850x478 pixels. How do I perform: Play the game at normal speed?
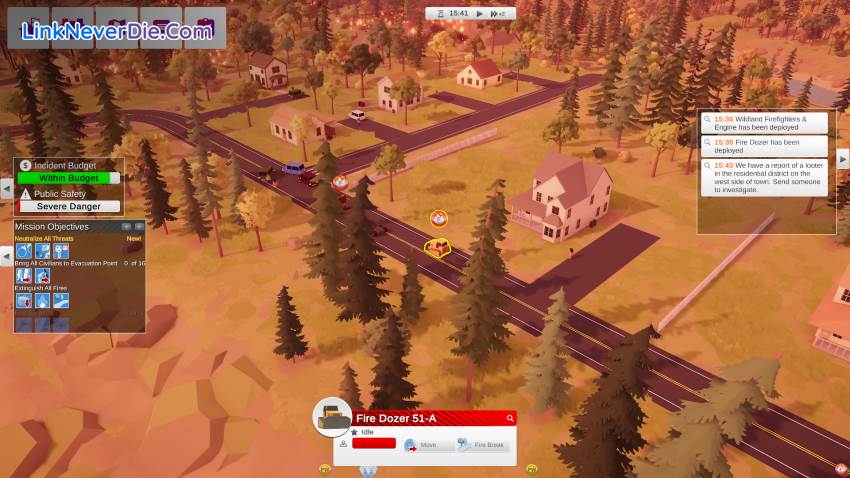(x=479, y=14)
